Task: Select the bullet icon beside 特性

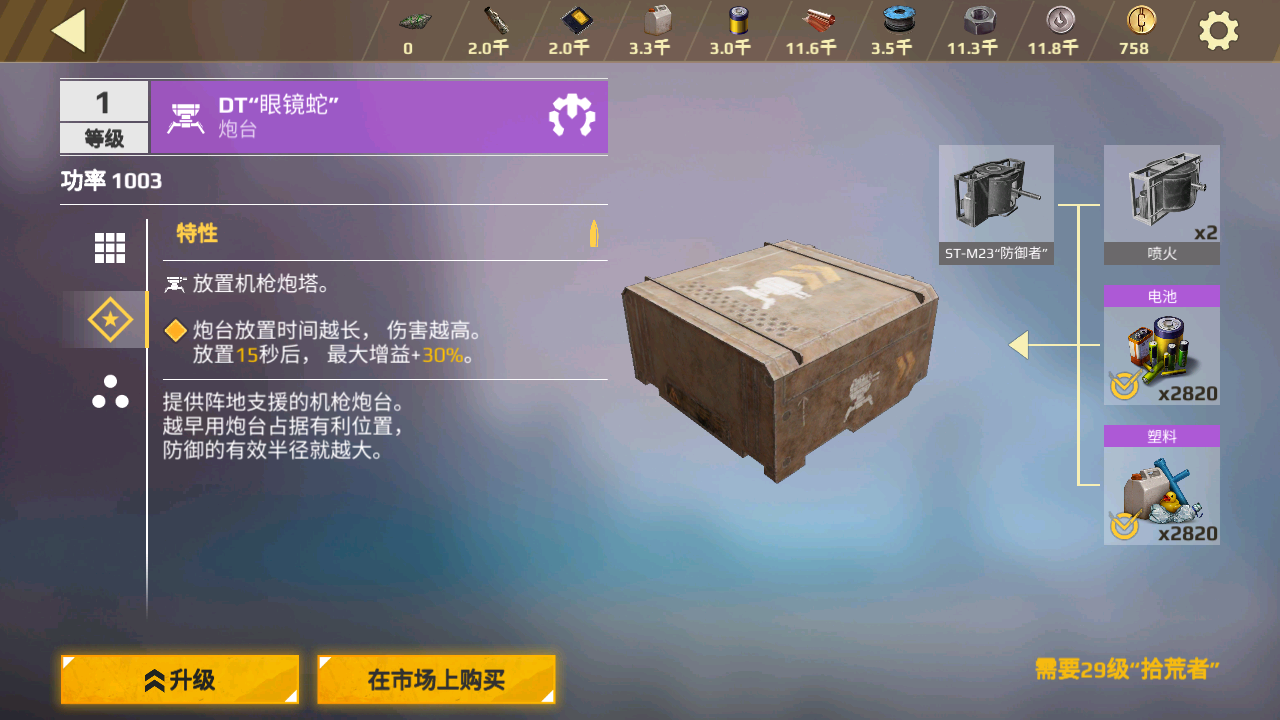Action: click(x=593, y=233)
